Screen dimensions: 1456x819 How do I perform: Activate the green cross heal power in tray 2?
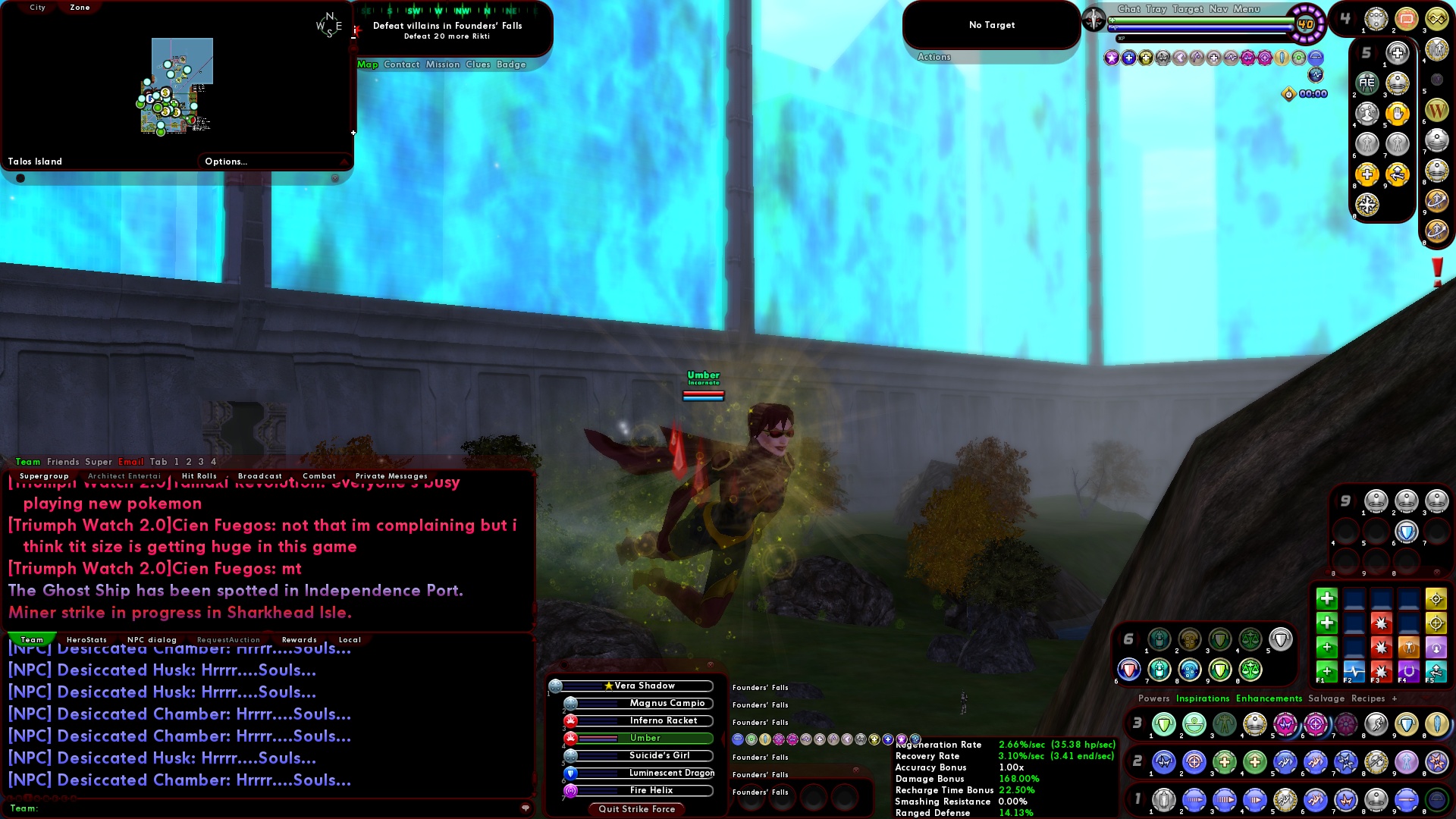coord(1225,763)
